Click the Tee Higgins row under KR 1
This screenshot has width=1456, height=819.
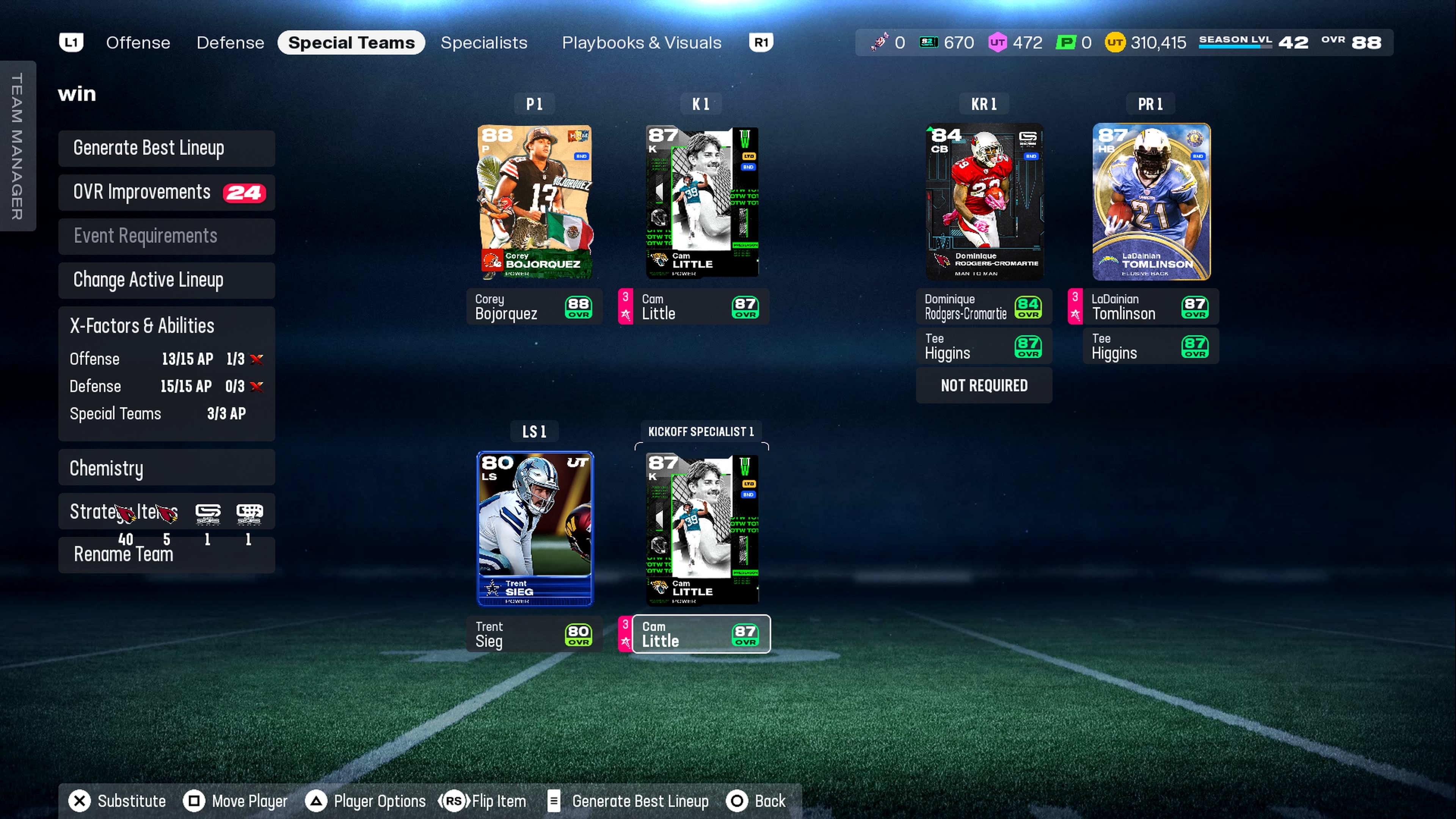click(984, 347)
